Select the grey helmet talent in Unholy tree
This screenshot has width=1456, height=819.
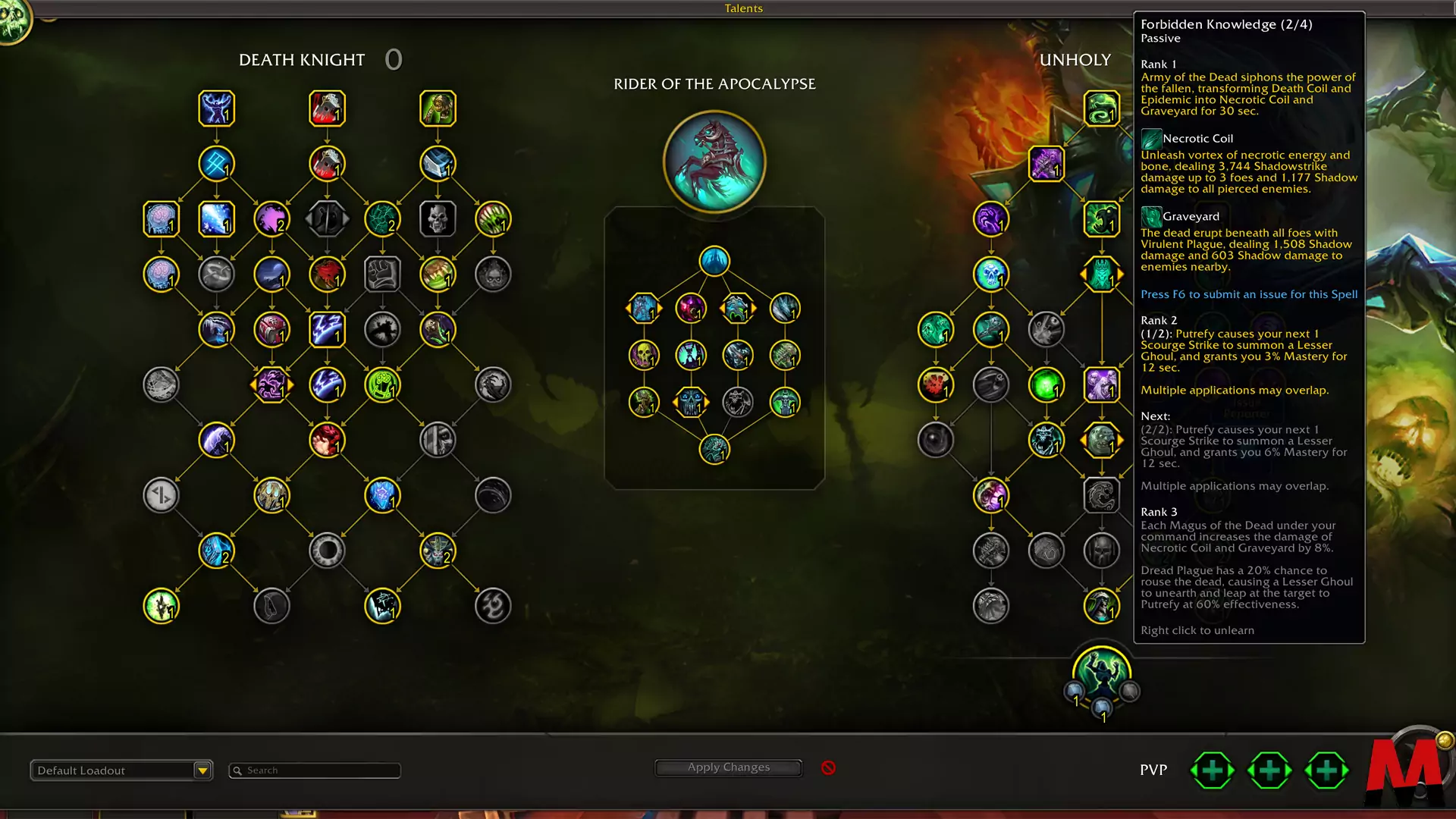(1102, 551)
